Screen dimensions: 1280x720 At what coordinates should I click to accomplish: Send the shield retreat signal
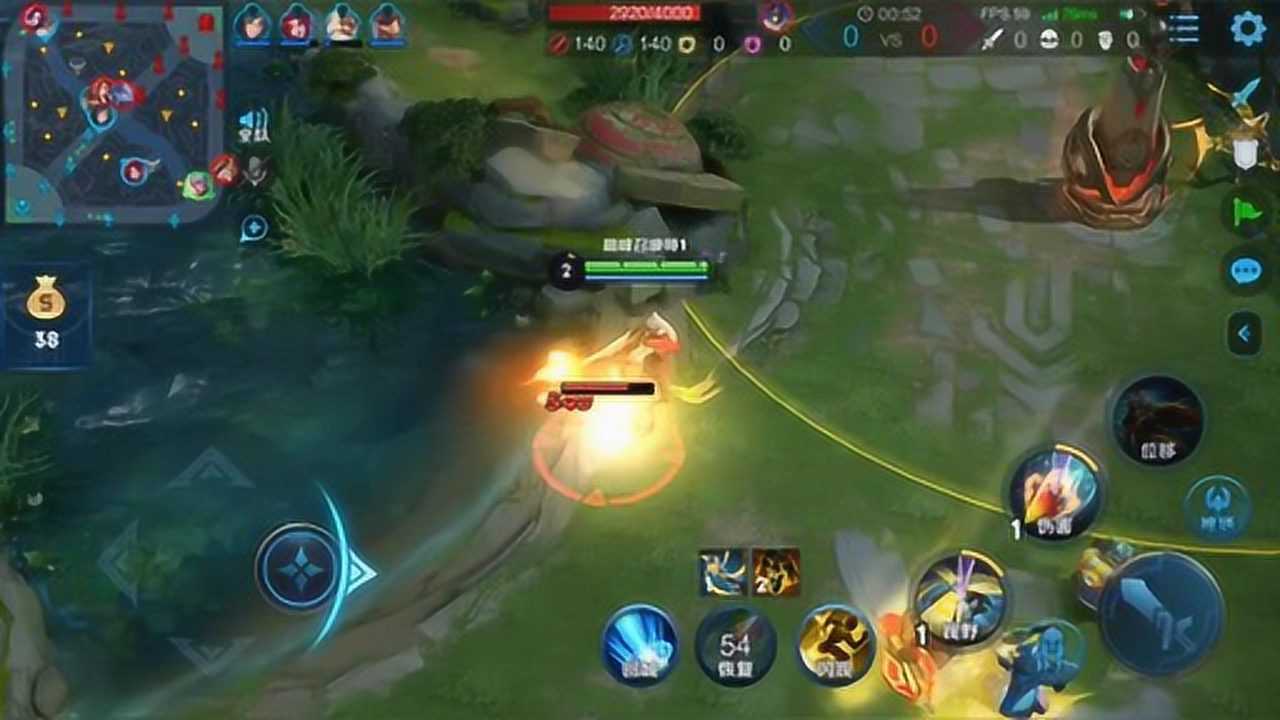(x=1244, y=153)
